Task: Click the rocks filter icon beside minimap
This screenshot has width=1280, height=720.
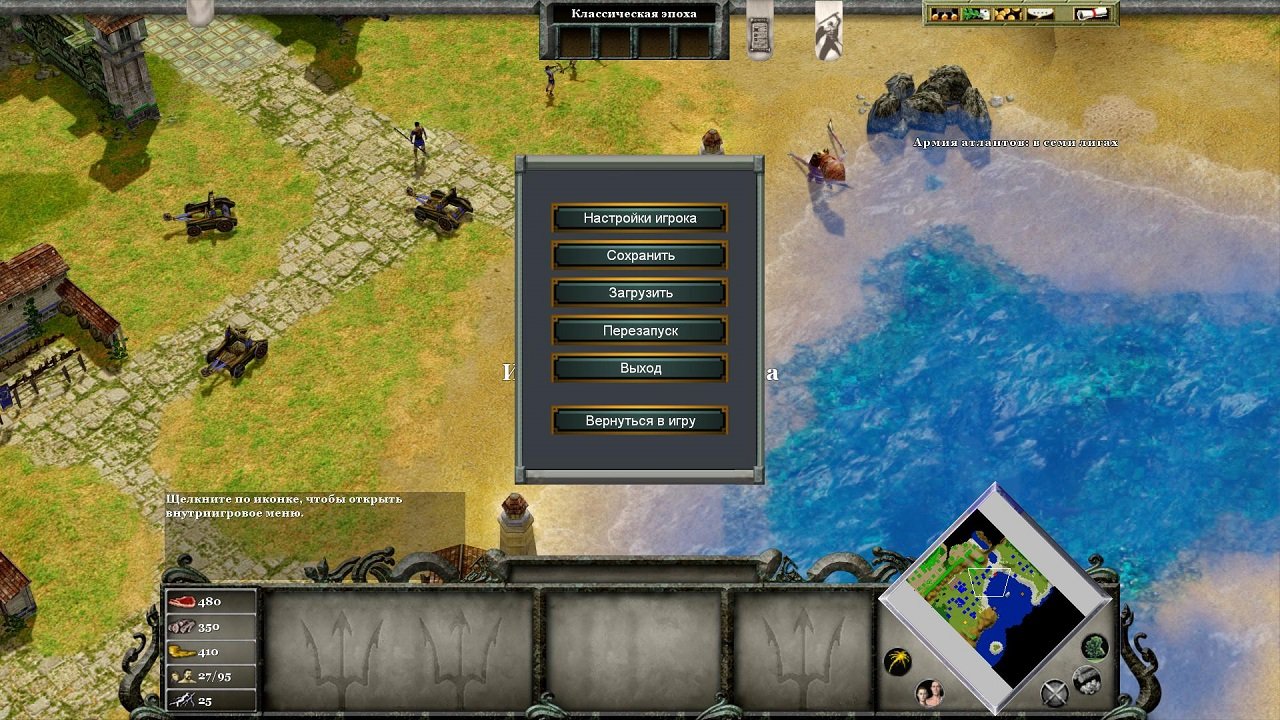Action: (x=1085, y=679)
